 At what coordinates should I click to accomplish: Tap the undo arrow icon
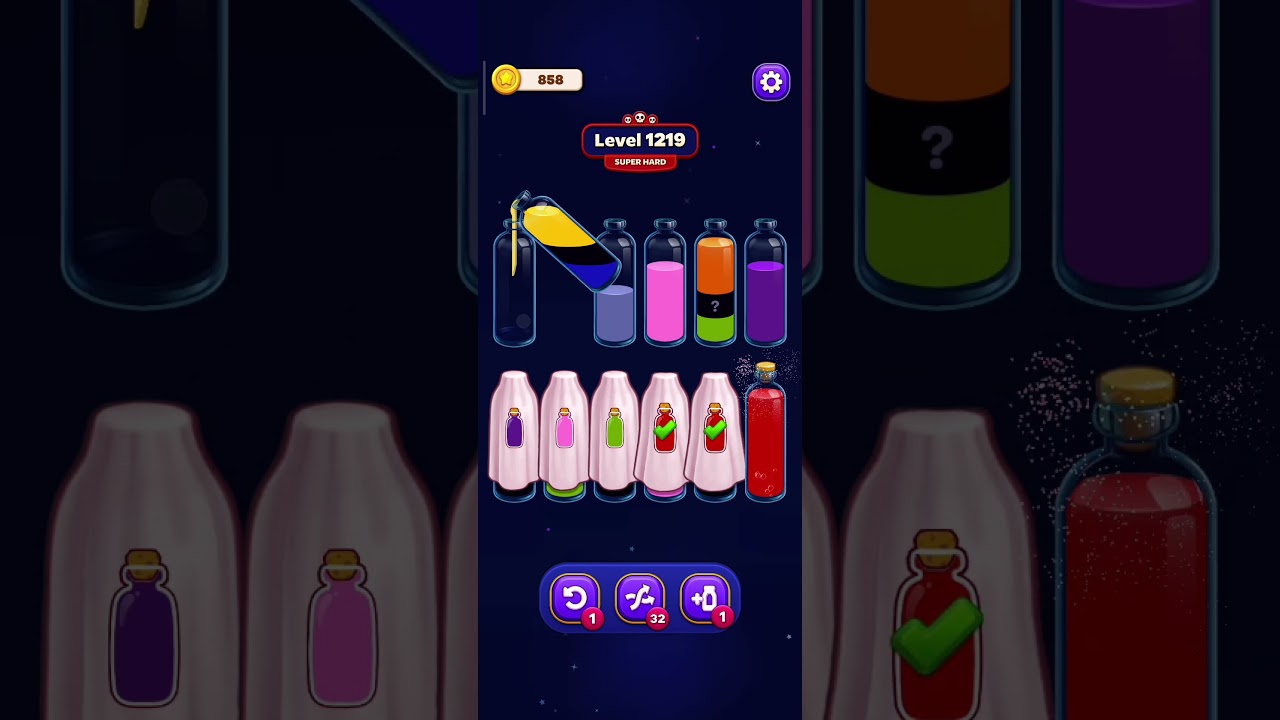(576, 598)
